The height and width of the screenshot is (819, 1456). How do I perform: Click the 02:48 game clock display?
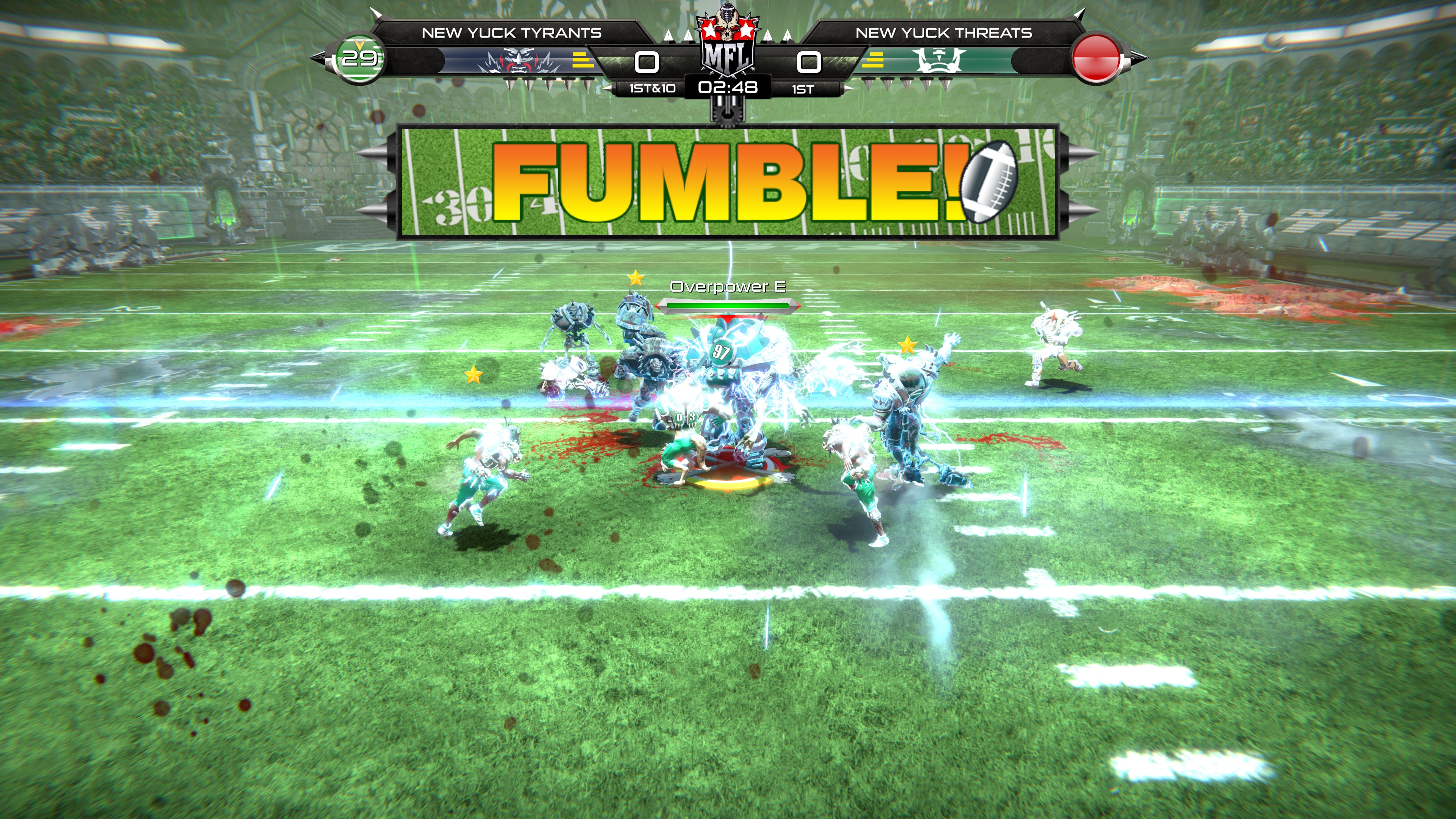(728, 88)
